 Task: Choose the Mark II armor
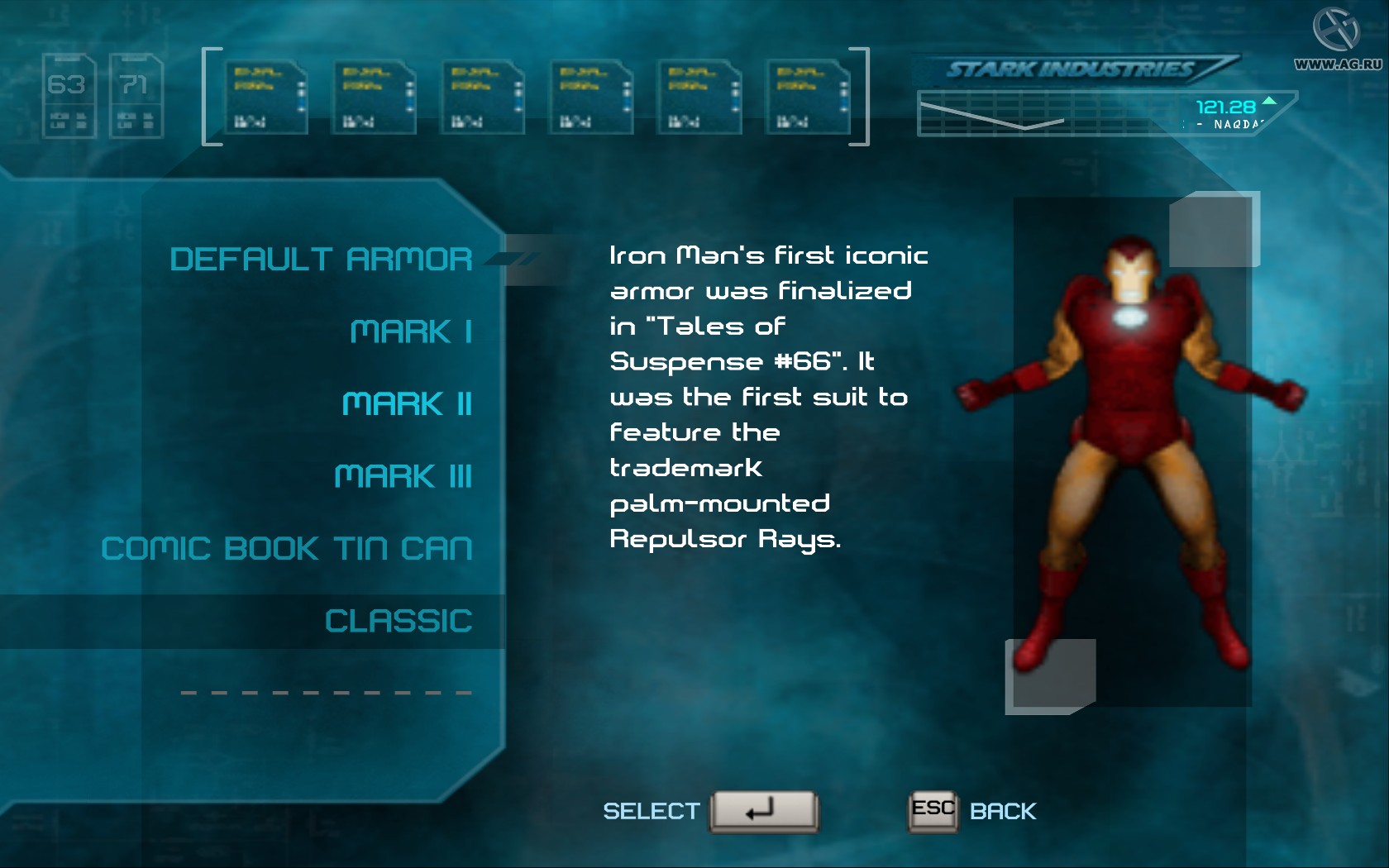pyautogui.click(x=406, y=404)
